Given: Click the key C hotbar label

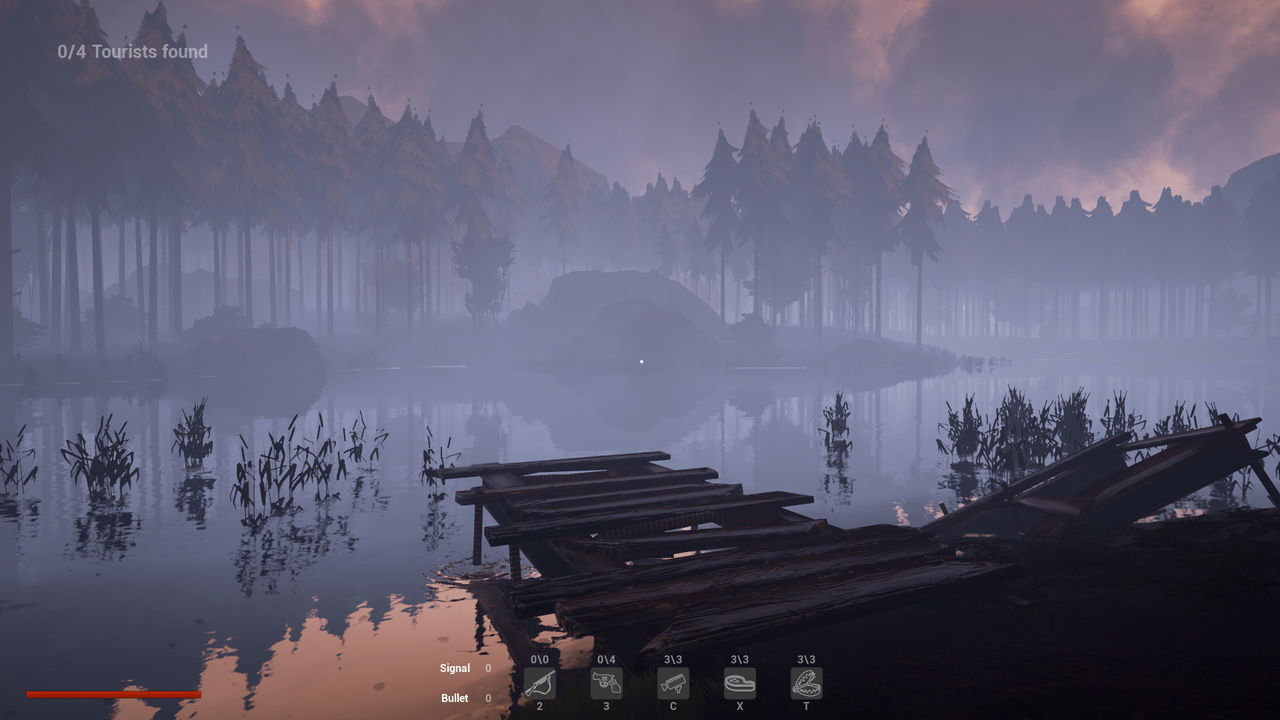Looking at the screenshot, I should click(673, 706).
